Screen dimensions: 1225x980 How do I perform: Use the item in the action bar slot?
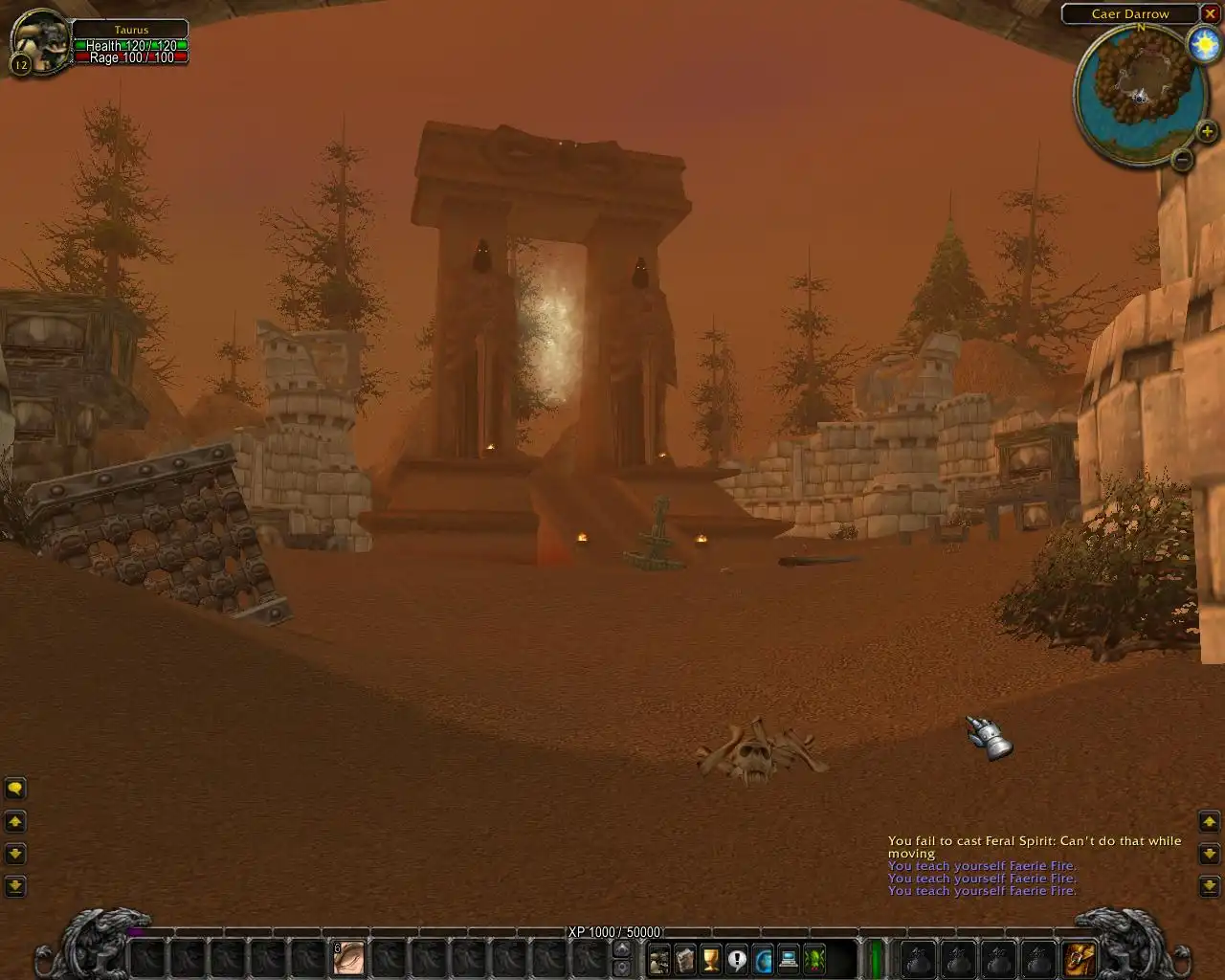pyautogui.click(x=349, y=957)
